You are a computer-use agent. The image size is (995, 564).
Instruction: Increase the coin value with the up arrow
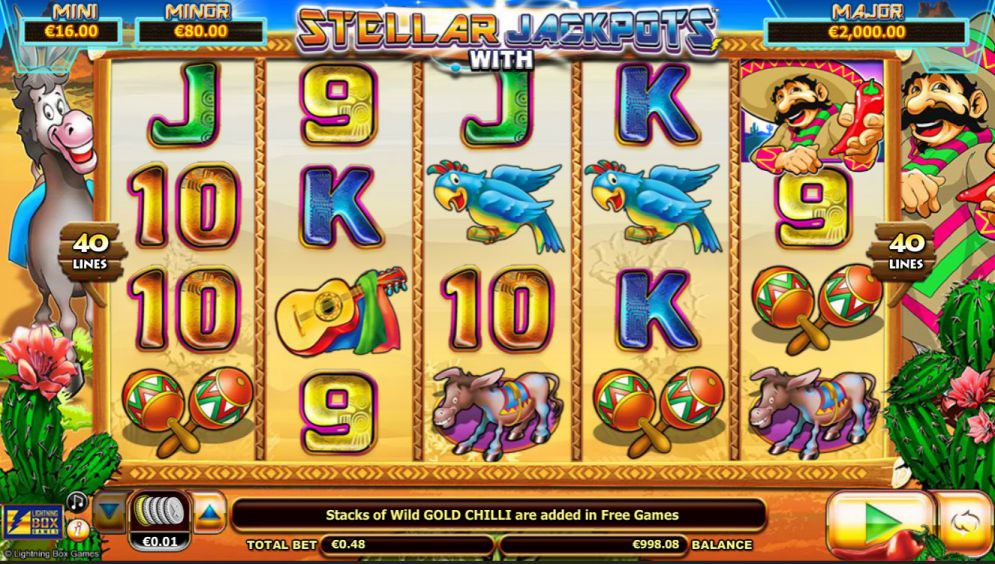(x=209, y=513)
